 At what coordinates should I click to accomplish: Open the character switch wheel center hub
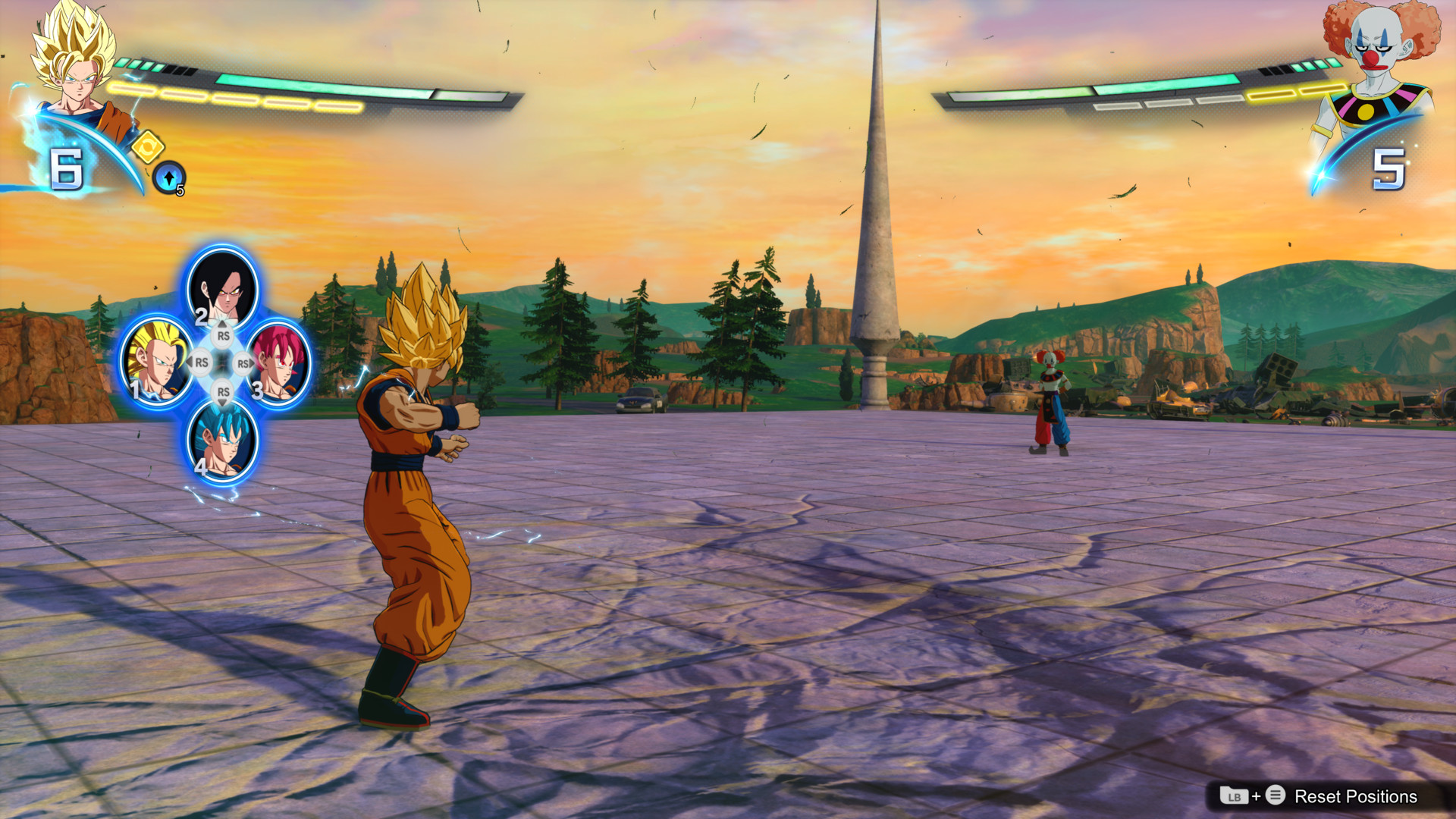[x=222, y=364]
